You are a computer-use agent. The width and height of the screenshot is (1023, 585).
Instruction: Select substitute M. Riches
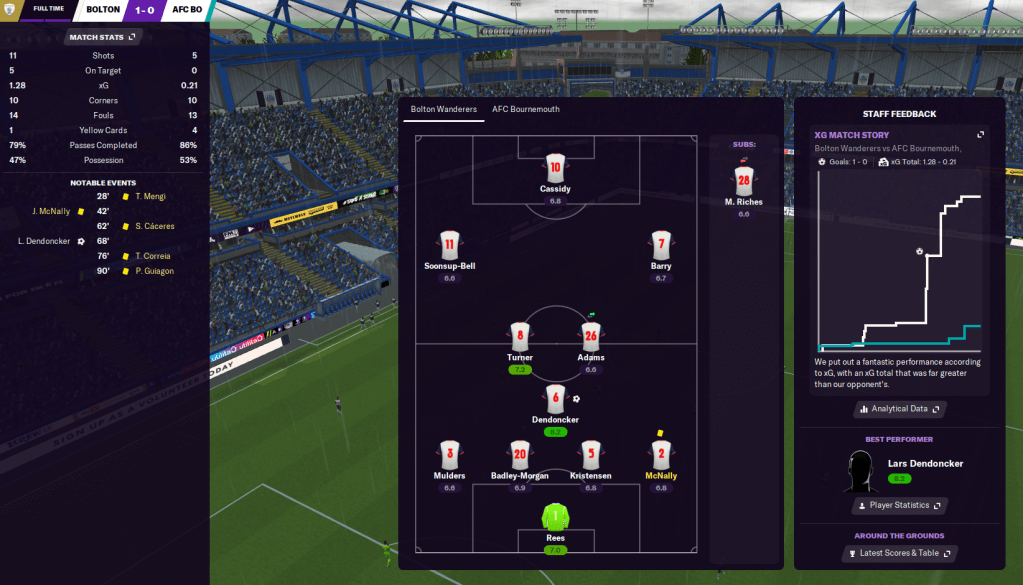coord(743,182)
